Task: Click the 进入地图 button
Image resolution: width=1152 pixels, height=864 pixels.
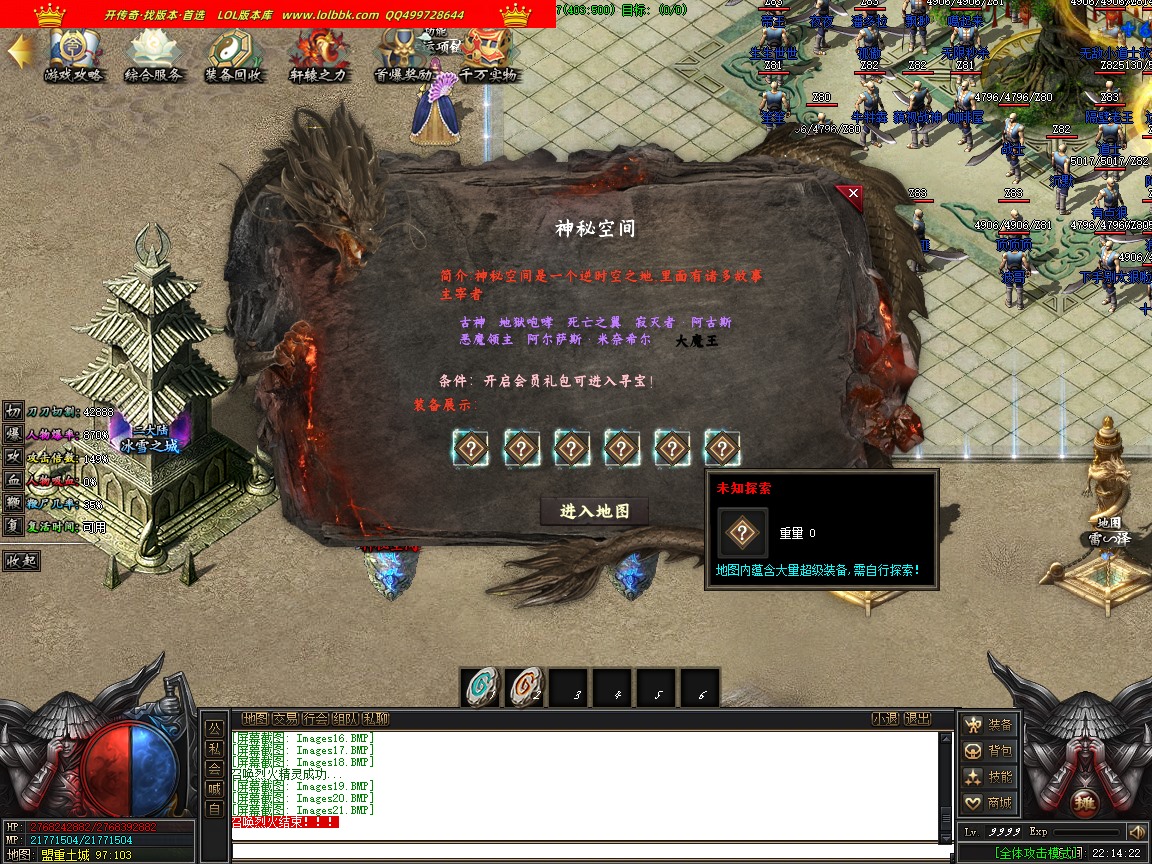Action: point(595,511)
